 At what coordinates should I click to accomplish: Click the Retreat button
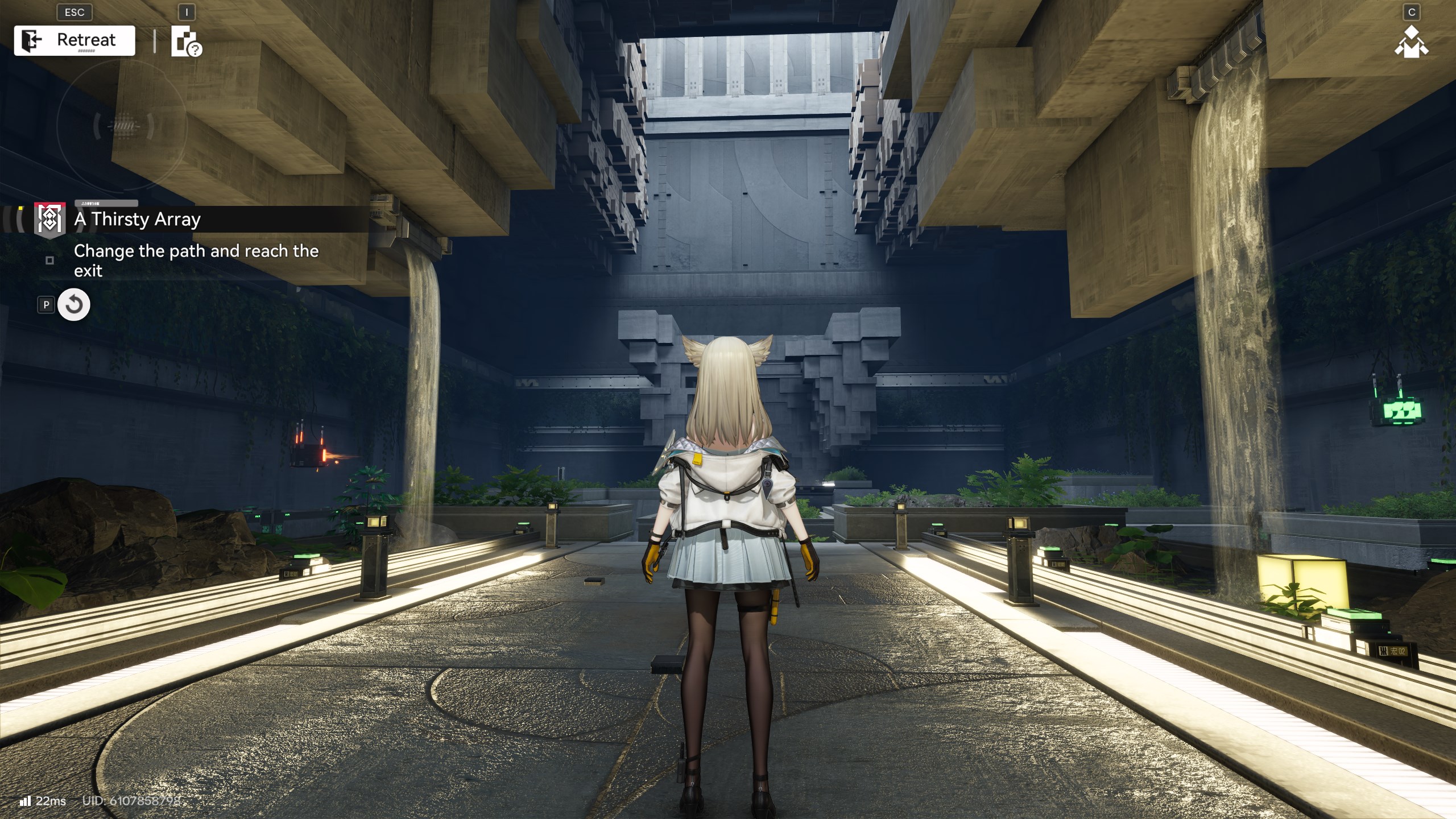pyautogui.click(x=75, y=40)
